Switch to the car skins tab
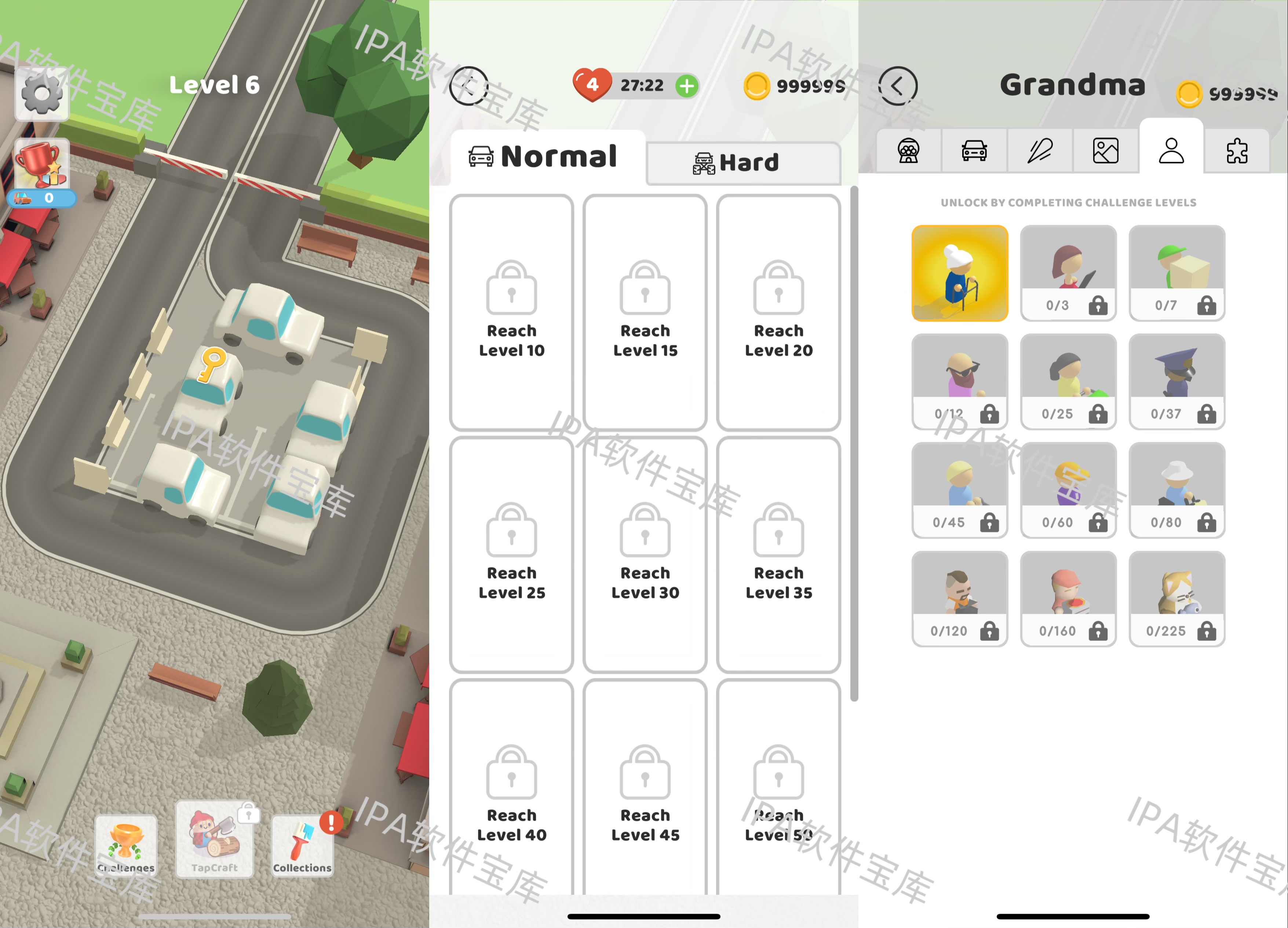The height and width of the screenshot is (928, 1288). (x=974, y=151)
